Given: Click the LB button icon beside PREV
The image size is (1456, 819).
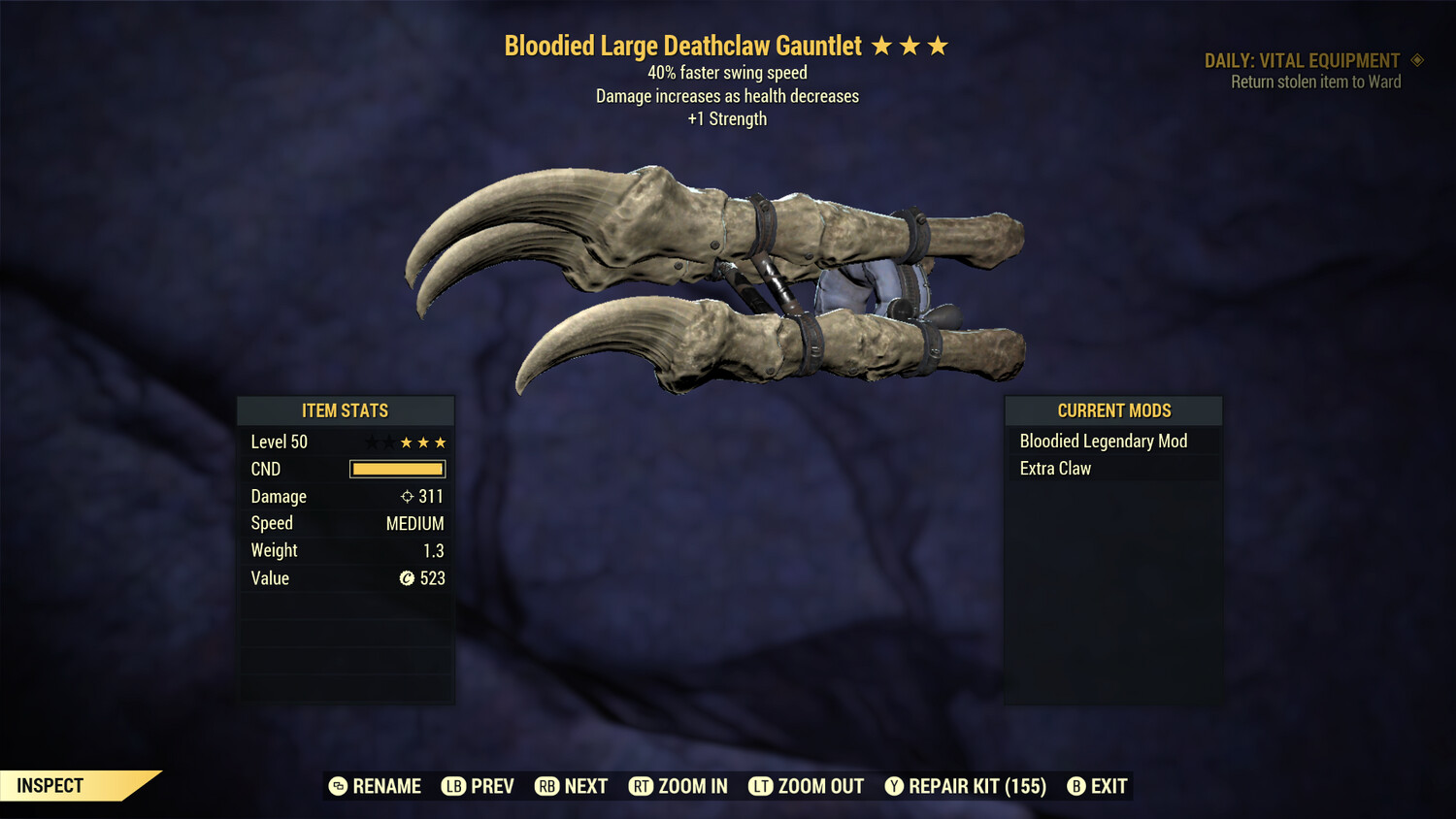Looking at the screenshot, I should tap(452, 786).
